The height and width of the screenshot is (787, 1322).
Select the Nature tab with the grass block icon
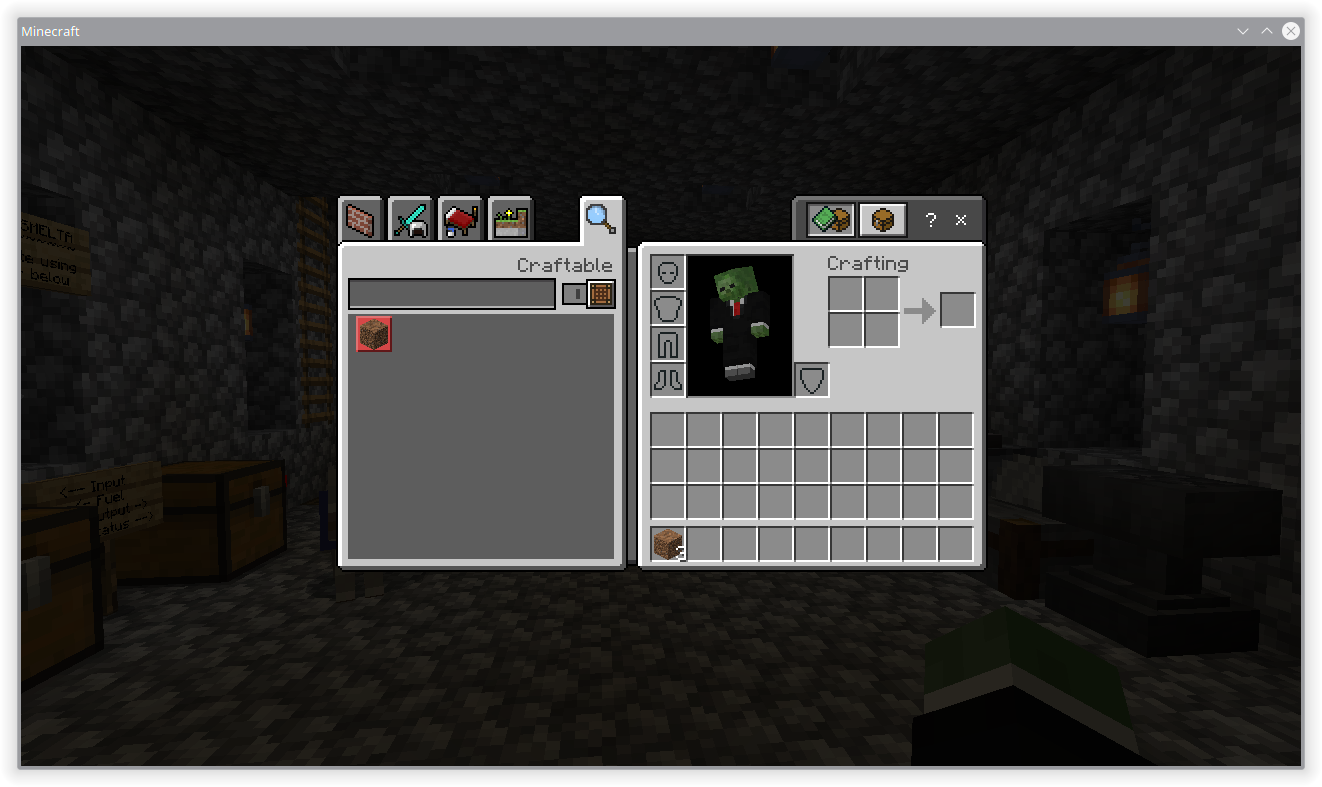pyautogui.click(x=511, y=219)
